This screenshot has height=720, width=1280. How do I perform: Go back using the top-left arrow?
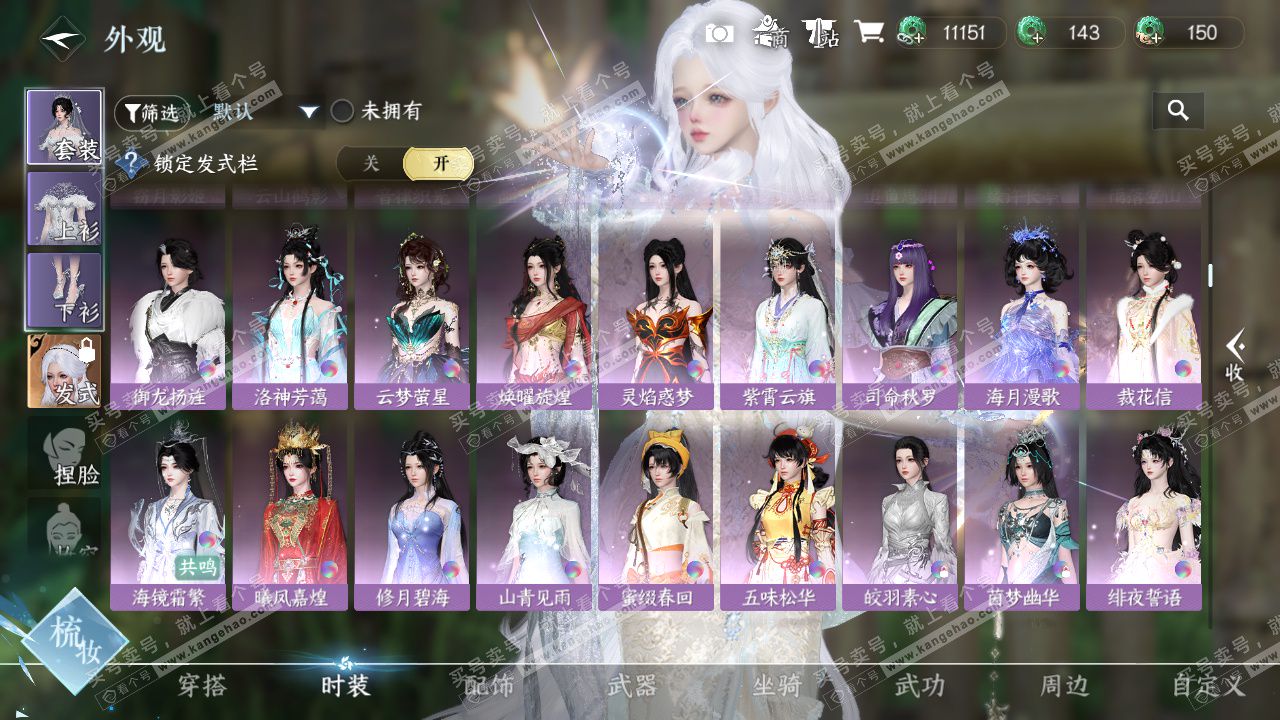tap(61, 40)
